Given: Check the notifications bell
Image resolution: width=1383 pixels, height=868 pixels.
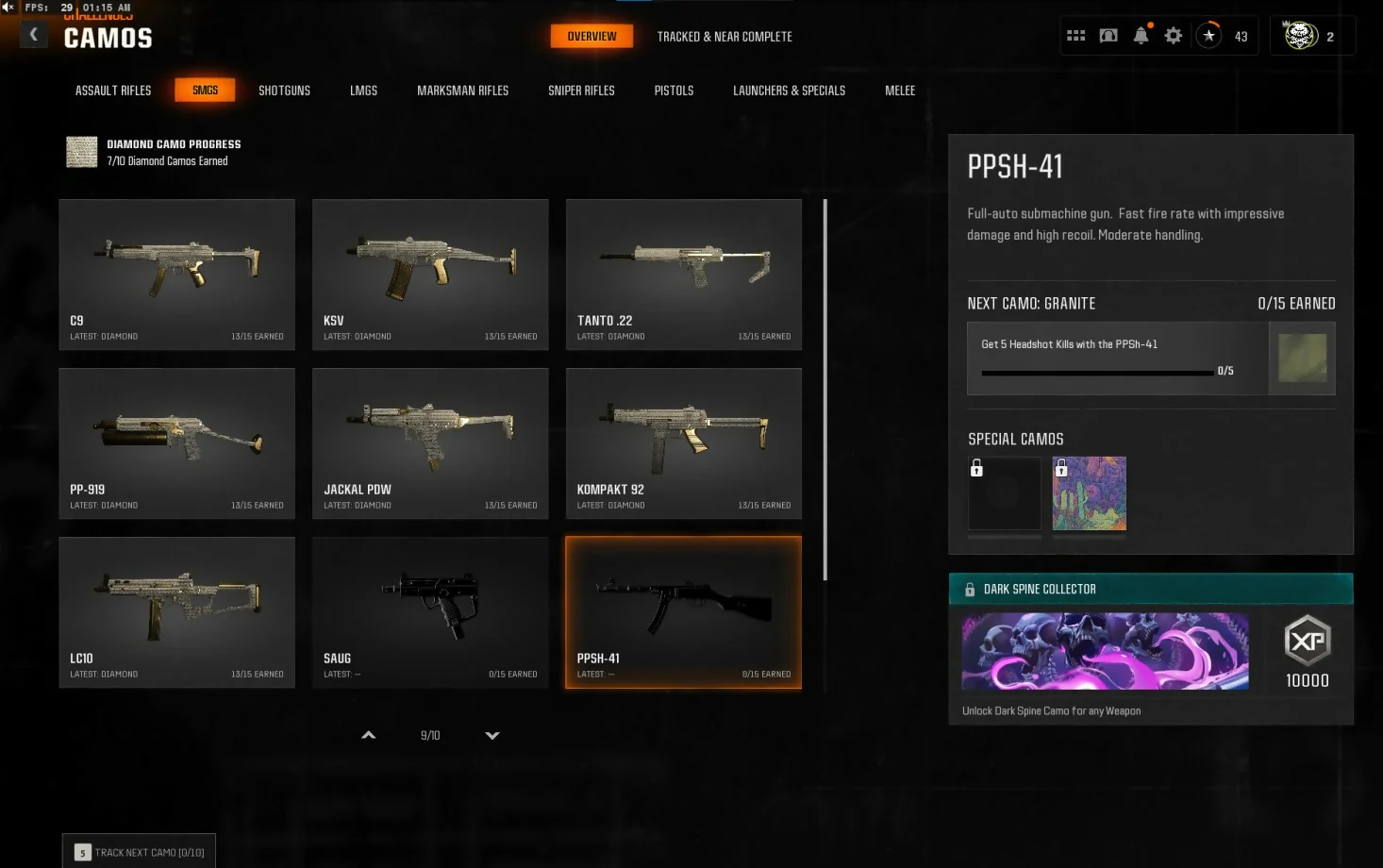Looking at the screenshot, I should pos(1141,36).
